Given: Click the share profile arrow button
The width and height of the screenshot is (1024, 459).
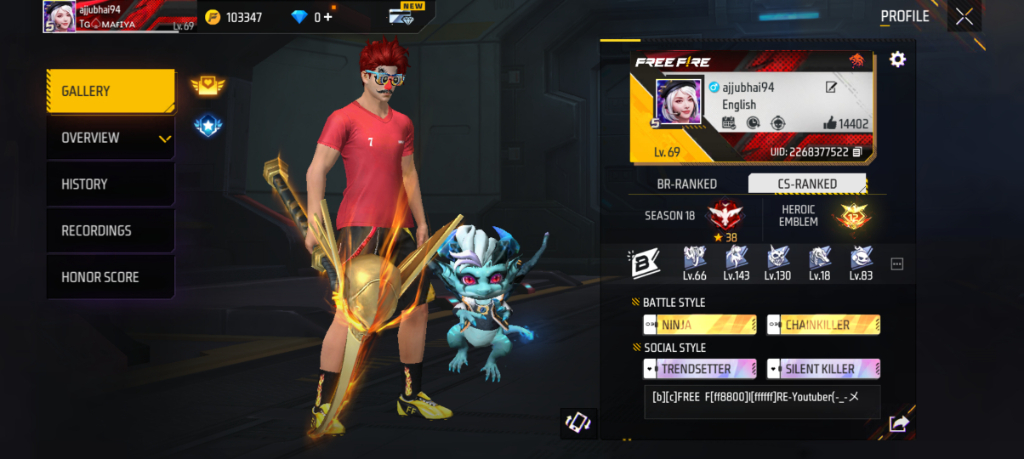Looking at the screenshot, I should (x=898, y=424).
